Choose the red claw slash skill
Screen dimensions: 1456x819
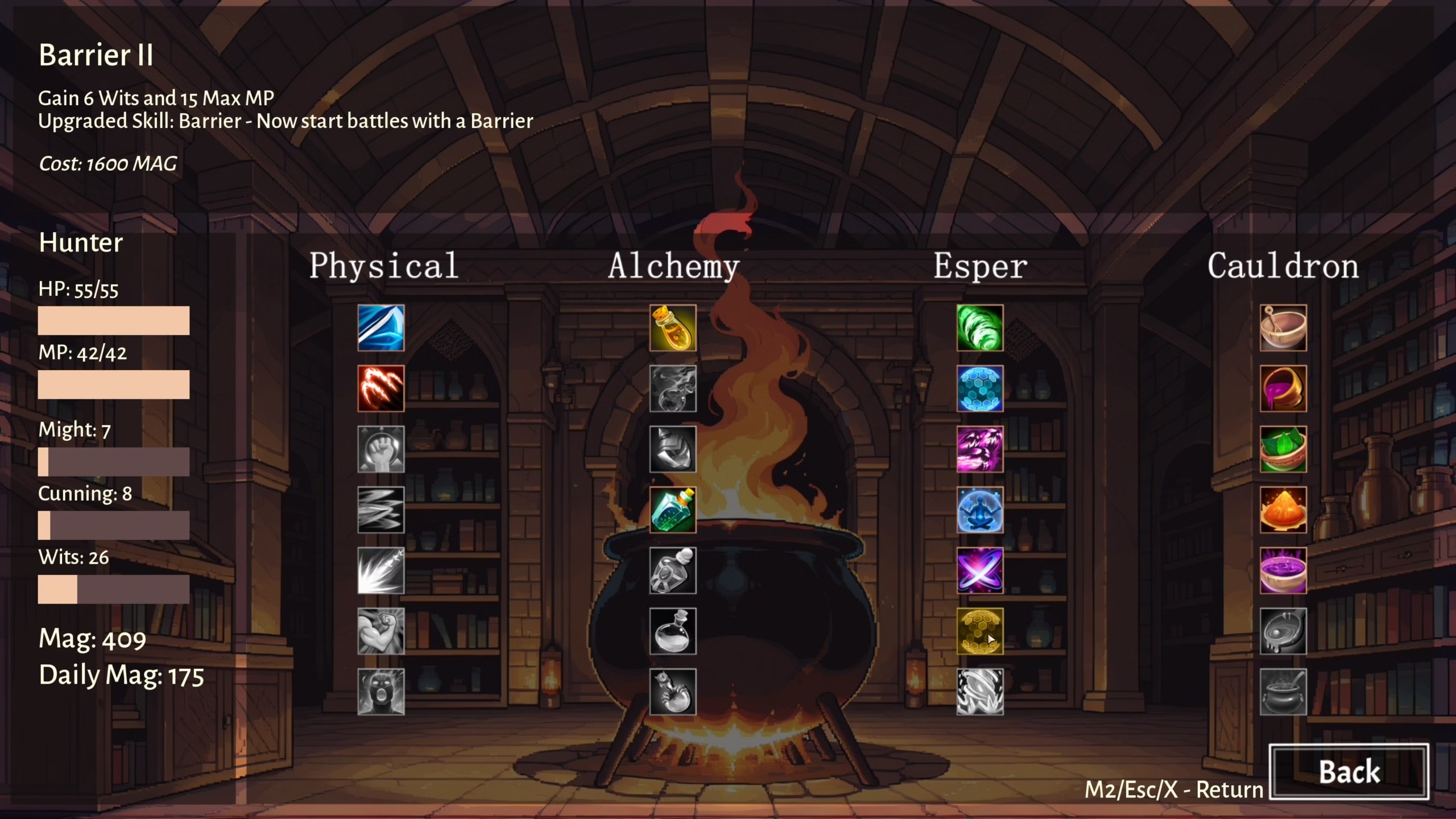tap(380, 388)
